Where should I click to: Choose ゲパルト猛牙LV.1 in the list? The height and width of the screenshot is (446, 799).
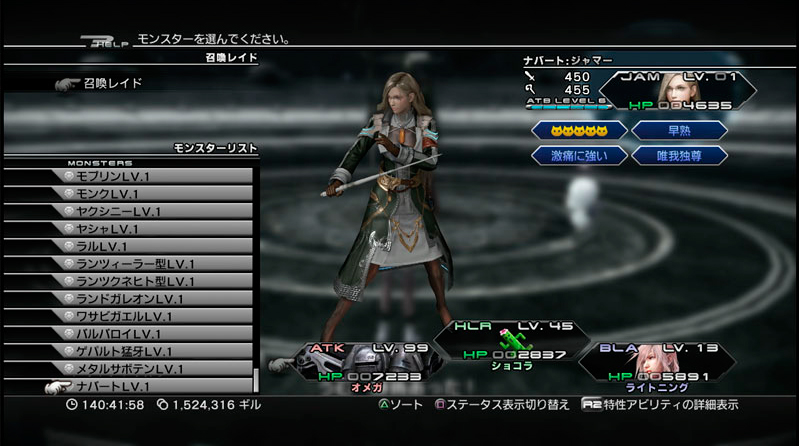click(x=150, y=351)
